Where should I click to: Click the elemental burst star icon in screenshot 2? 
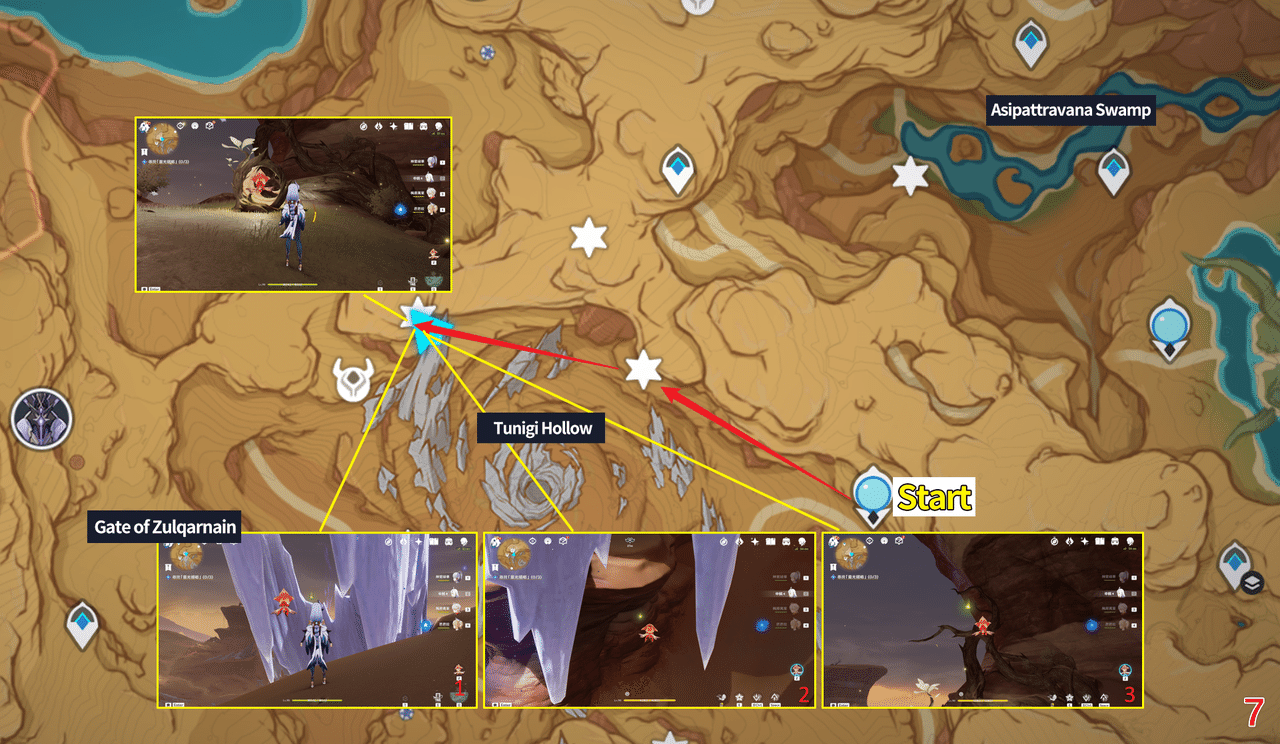click(x=739, y=696)
